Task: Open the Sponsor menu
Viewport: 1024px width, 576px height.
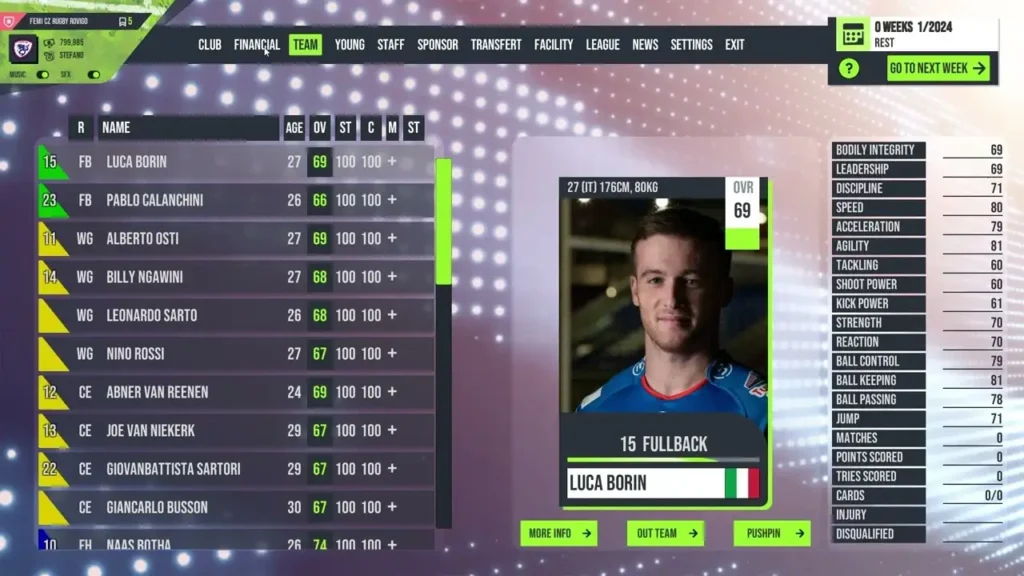Action: coord(438,45)
